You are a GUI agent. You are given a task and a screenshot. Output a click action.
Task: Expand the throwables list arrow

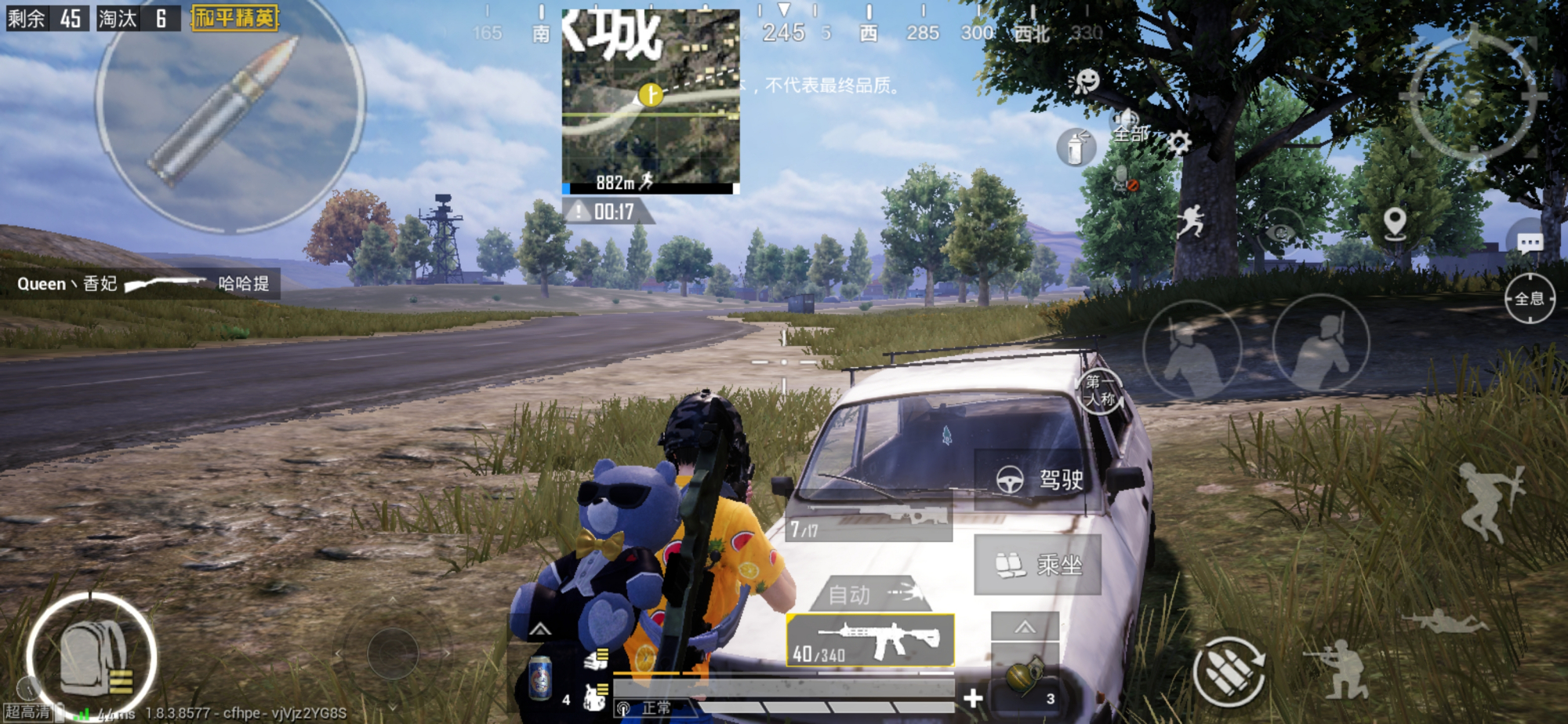pyautogui.click(x=1025, y=627)
